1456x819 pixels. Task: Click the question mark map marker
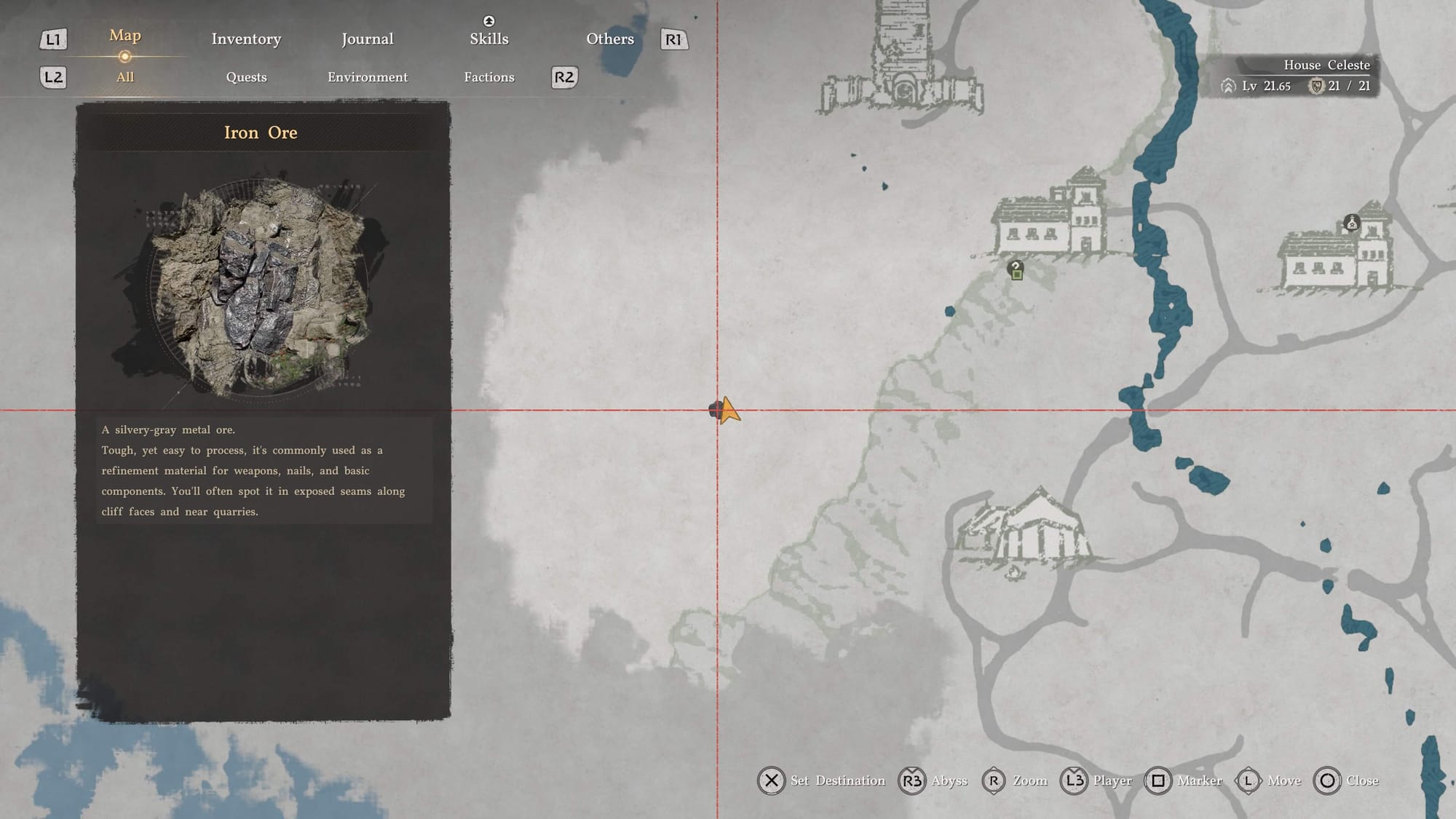pyautogui.click(x=1016, y=270)
